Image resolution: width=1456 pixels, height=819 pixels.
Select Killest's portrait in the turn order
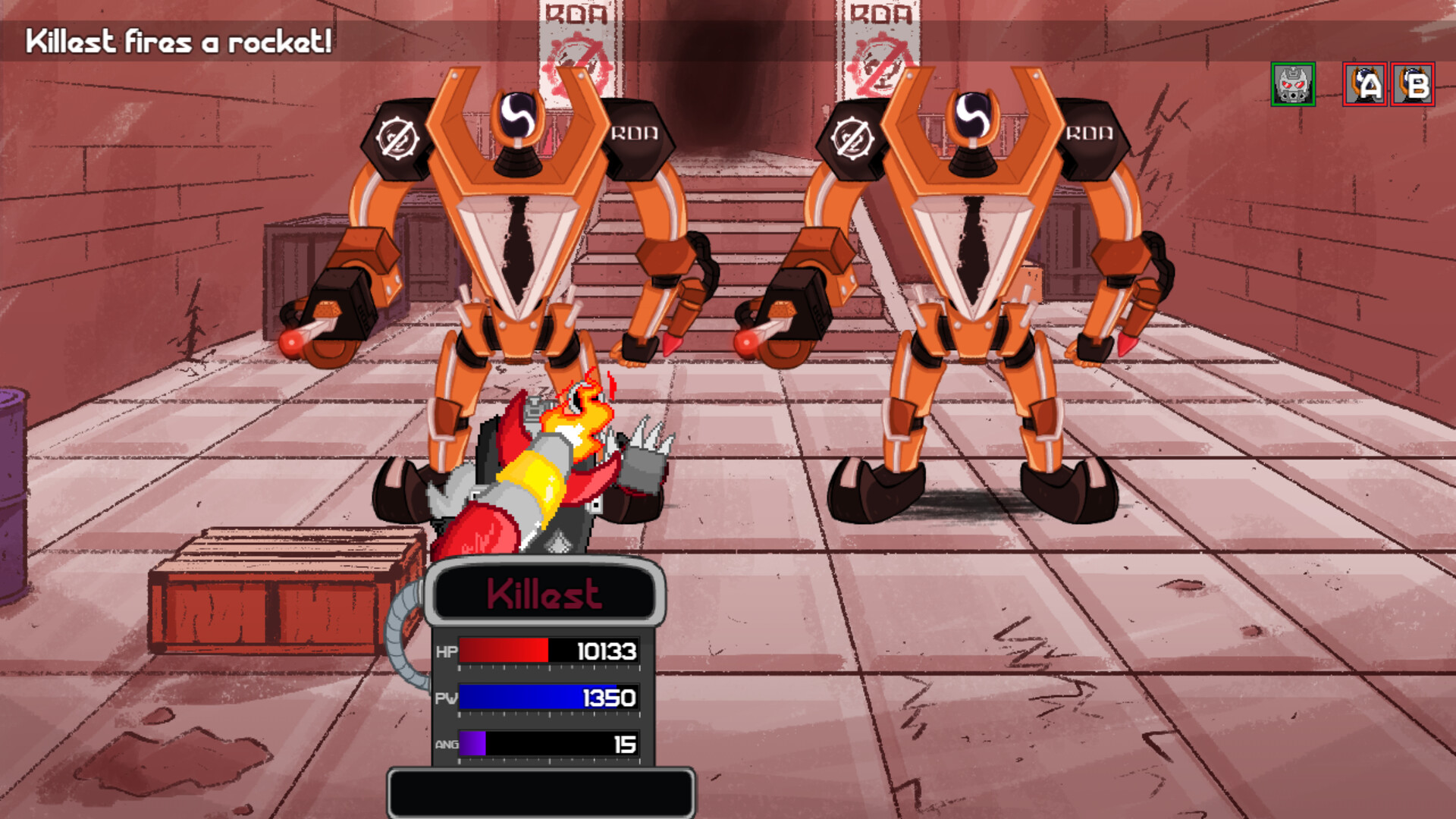[x=1294, y=84]
